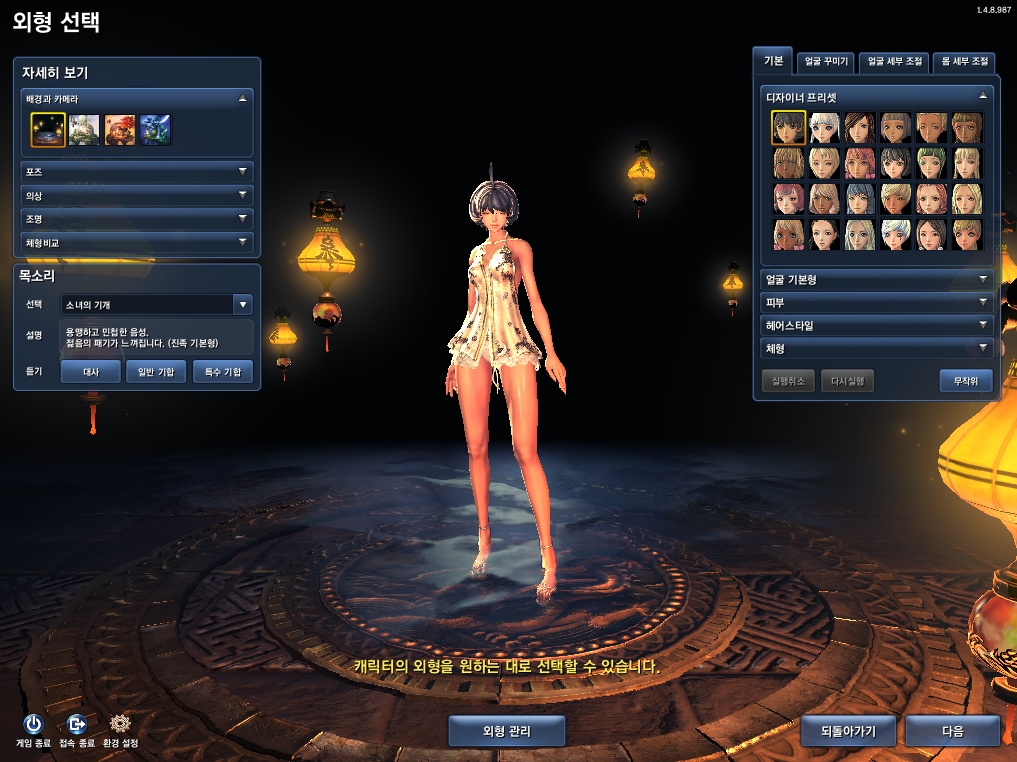Expand the 의상 costume section
The image size is (1017, 762).
click(x=137, y=196)
